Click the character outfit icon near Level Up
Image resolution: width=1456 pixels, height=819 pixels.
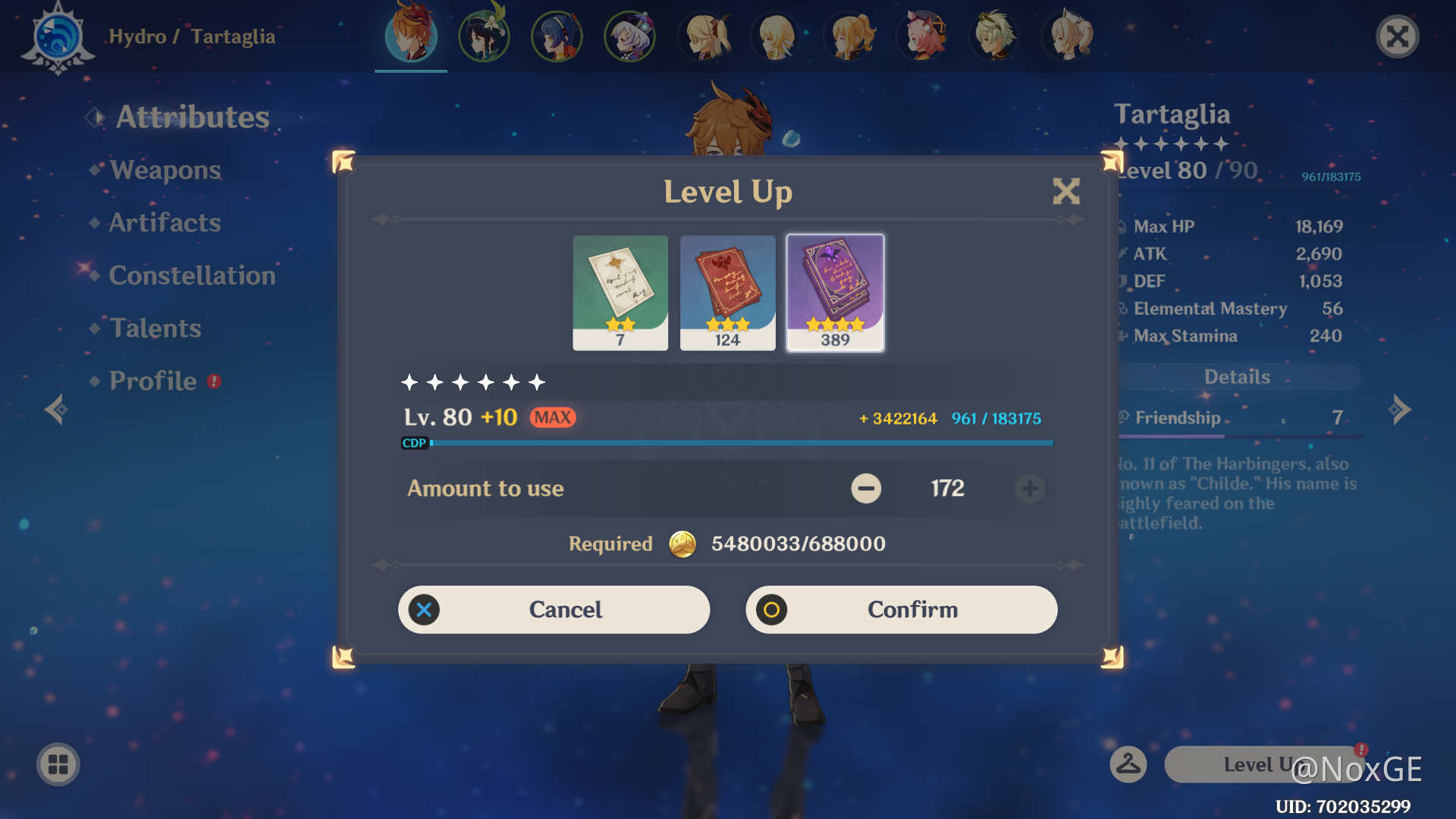click(x=1127, y=764)
